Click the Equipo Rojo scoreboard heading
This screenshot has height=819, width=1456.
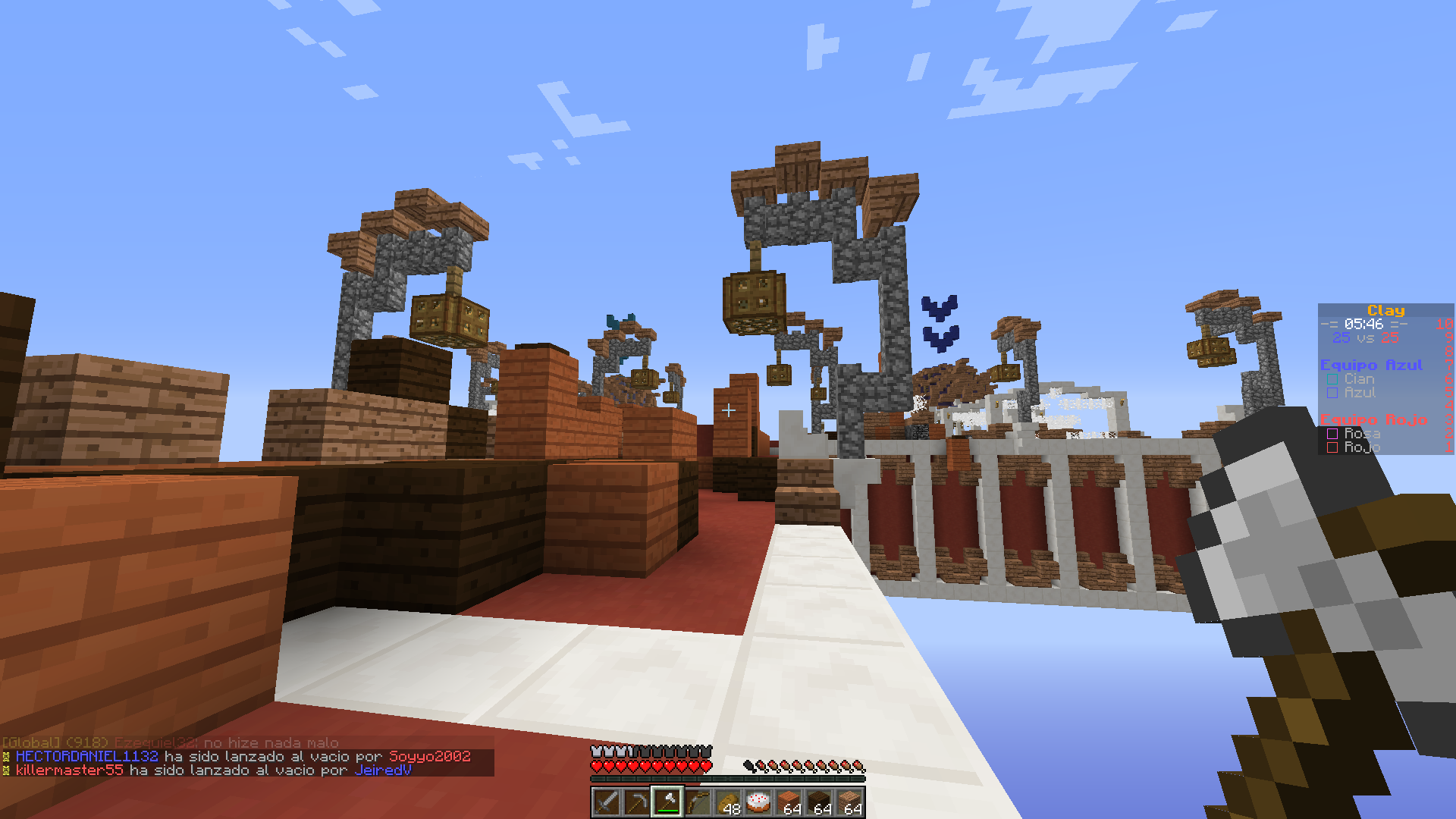click(x=1373, y=419)
